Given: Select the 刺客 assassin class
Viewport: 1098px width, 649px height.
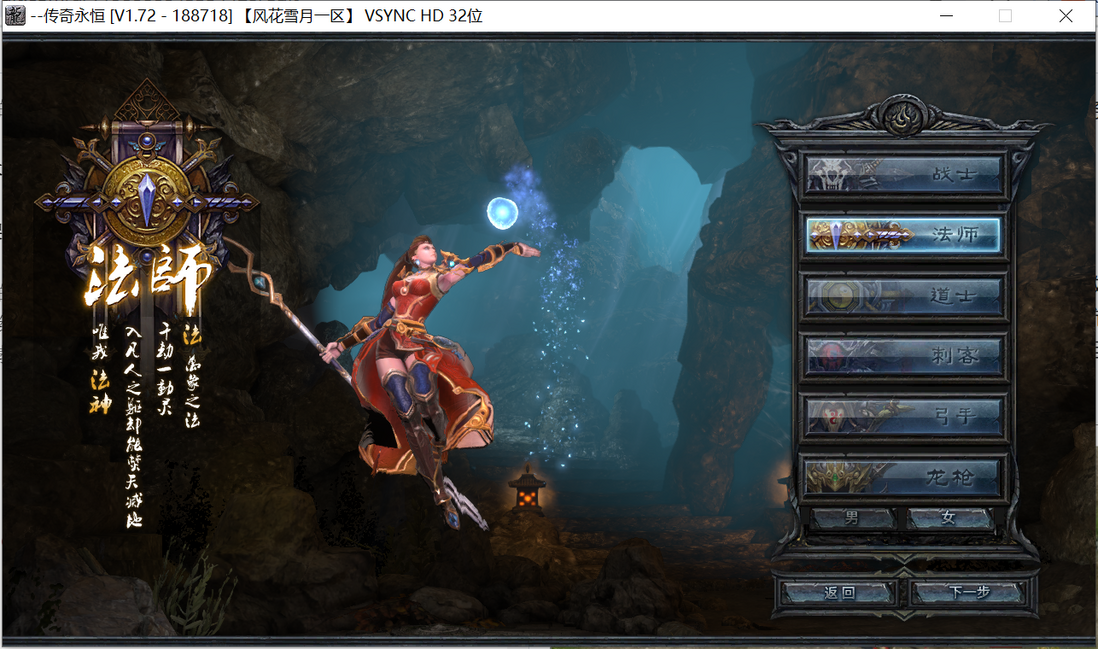Looking at the screenshot, I should click(x=904, y=356).
